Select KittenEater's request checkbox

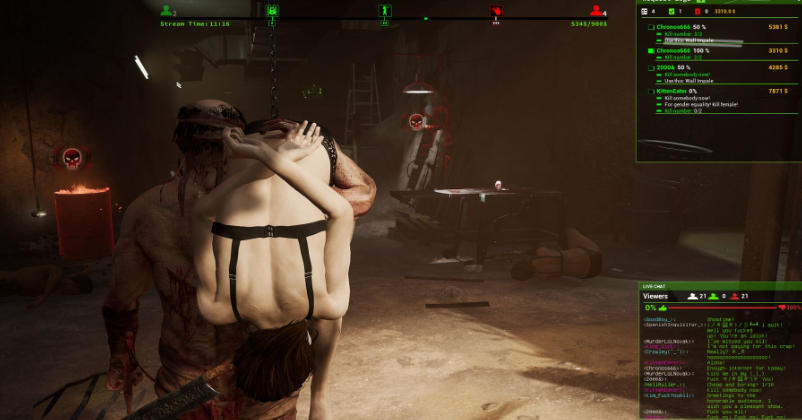coord(651,91)
